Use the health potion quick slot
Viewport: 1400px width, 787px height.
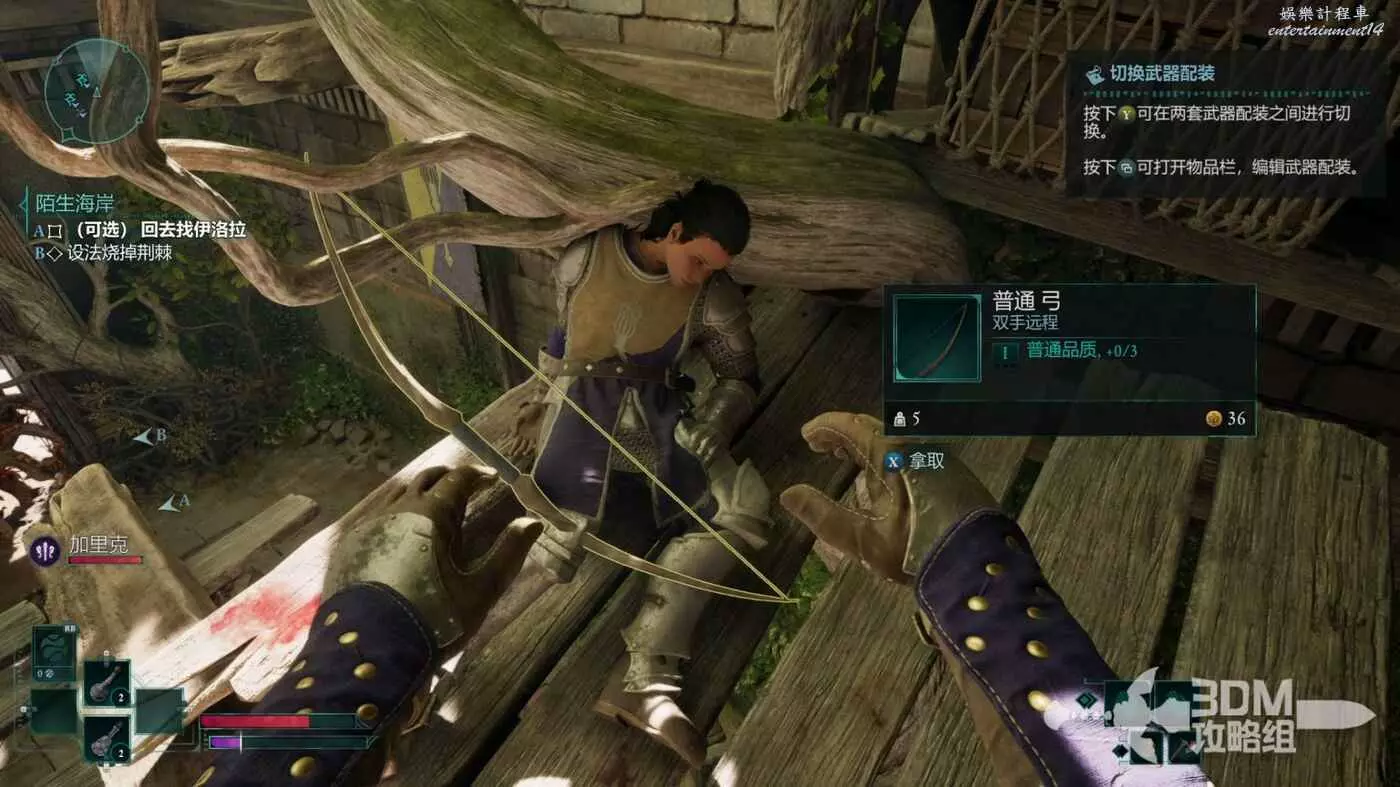[x=106, y=683]
